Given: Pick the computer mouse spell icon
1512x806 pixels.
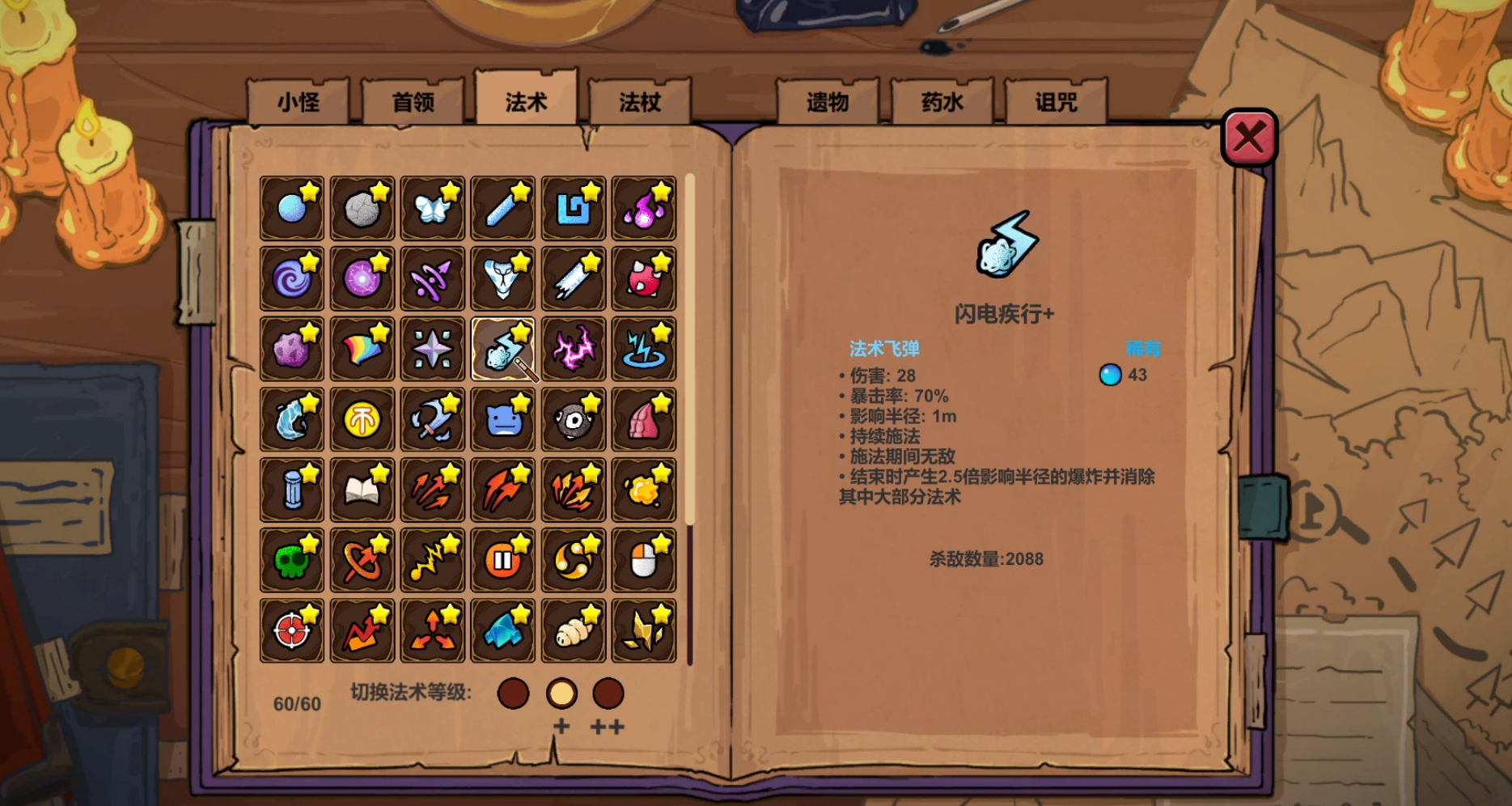Looking at the screenshot, I should pos(643,560).
